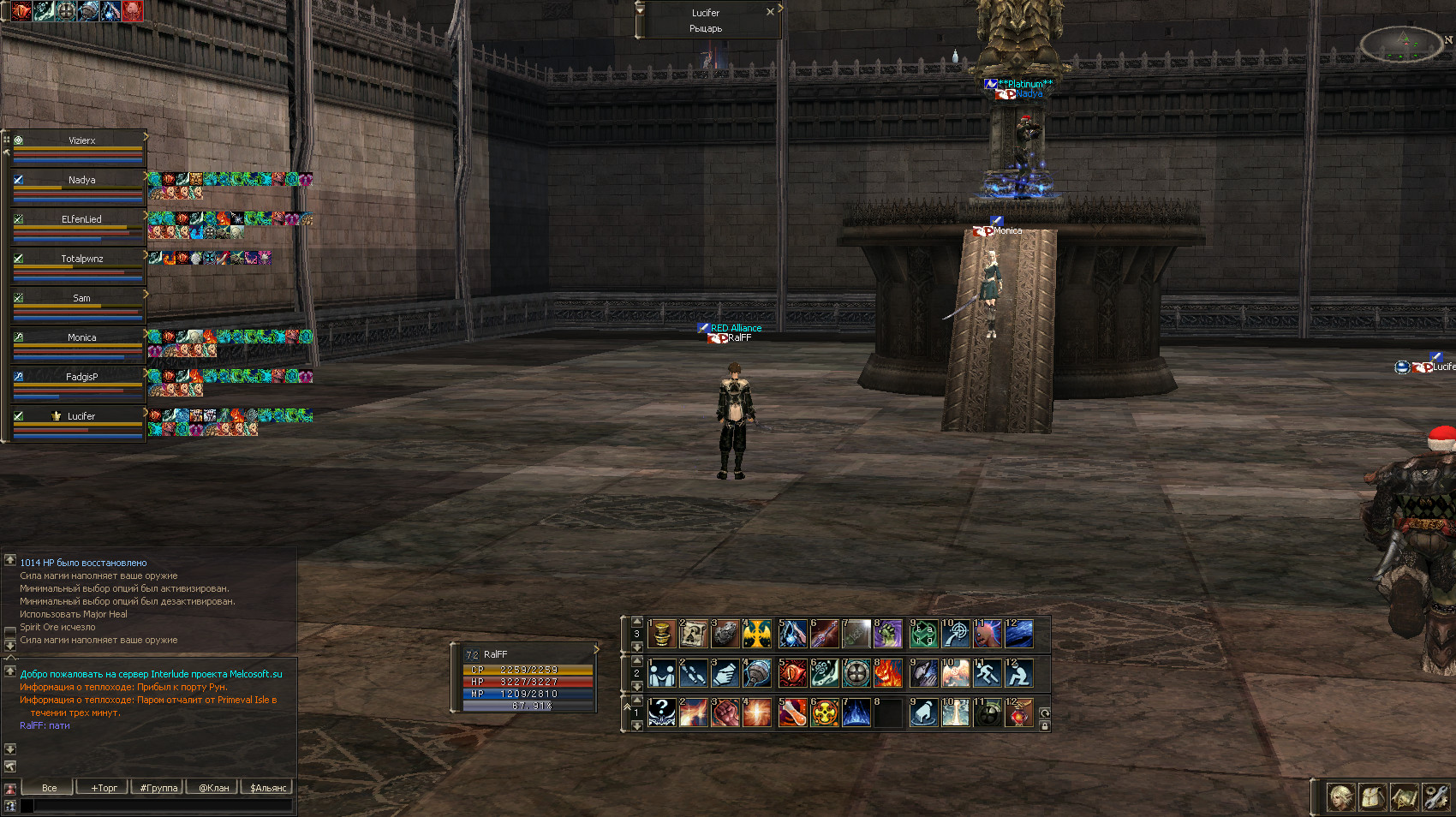1456x817 pixels.
Task: Choose party member FadgisP
Action: 81,378
